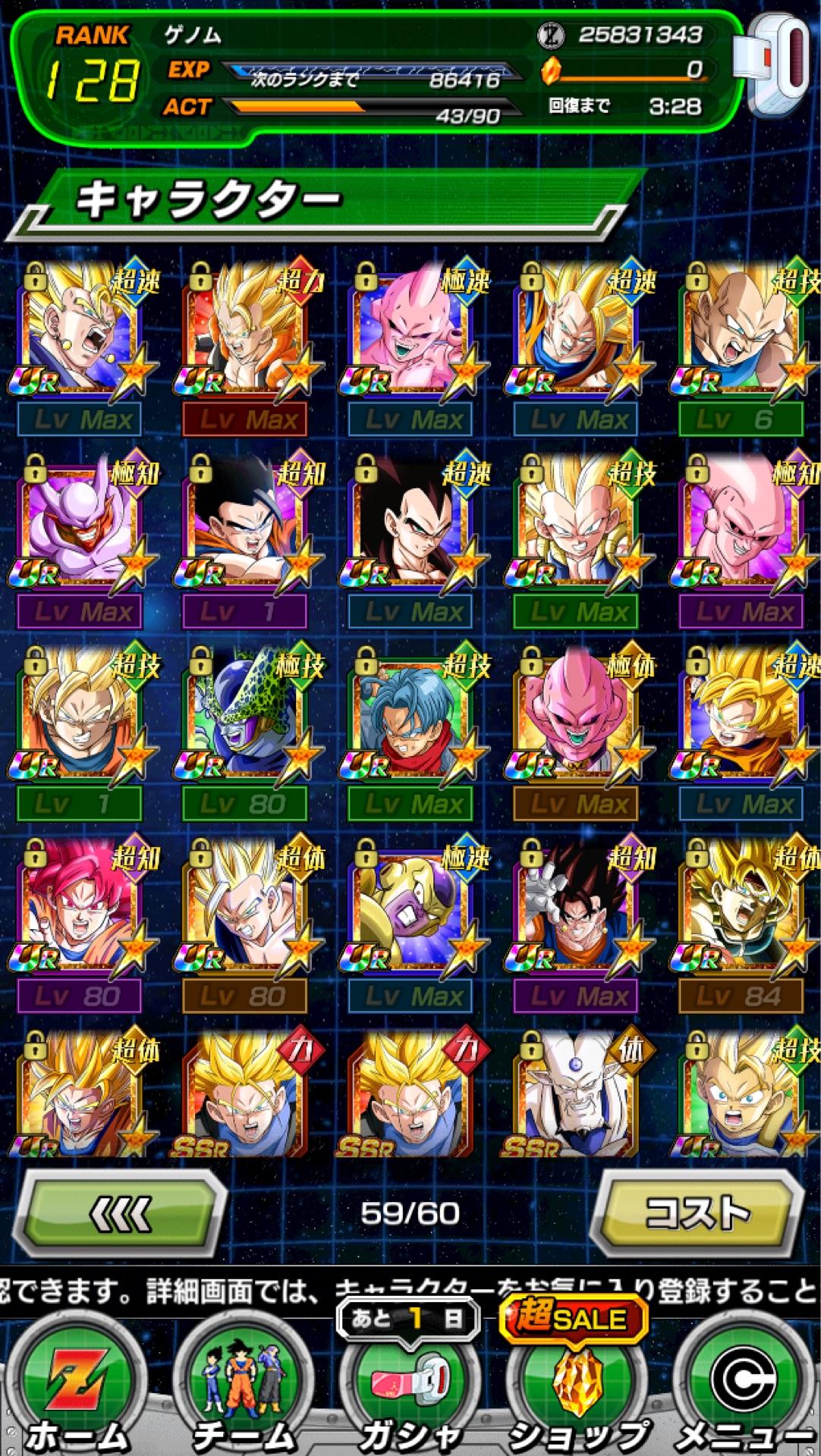
Task: Pick the Lv 6 character card
Action: click(x=741, y=331)
